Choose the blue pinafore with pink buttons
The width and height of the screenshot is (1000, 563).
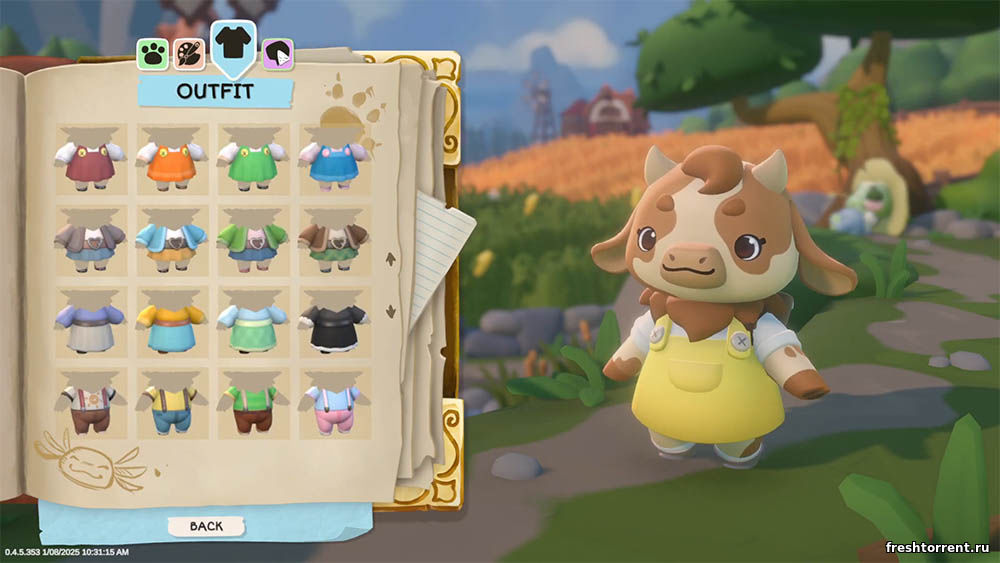334,161
